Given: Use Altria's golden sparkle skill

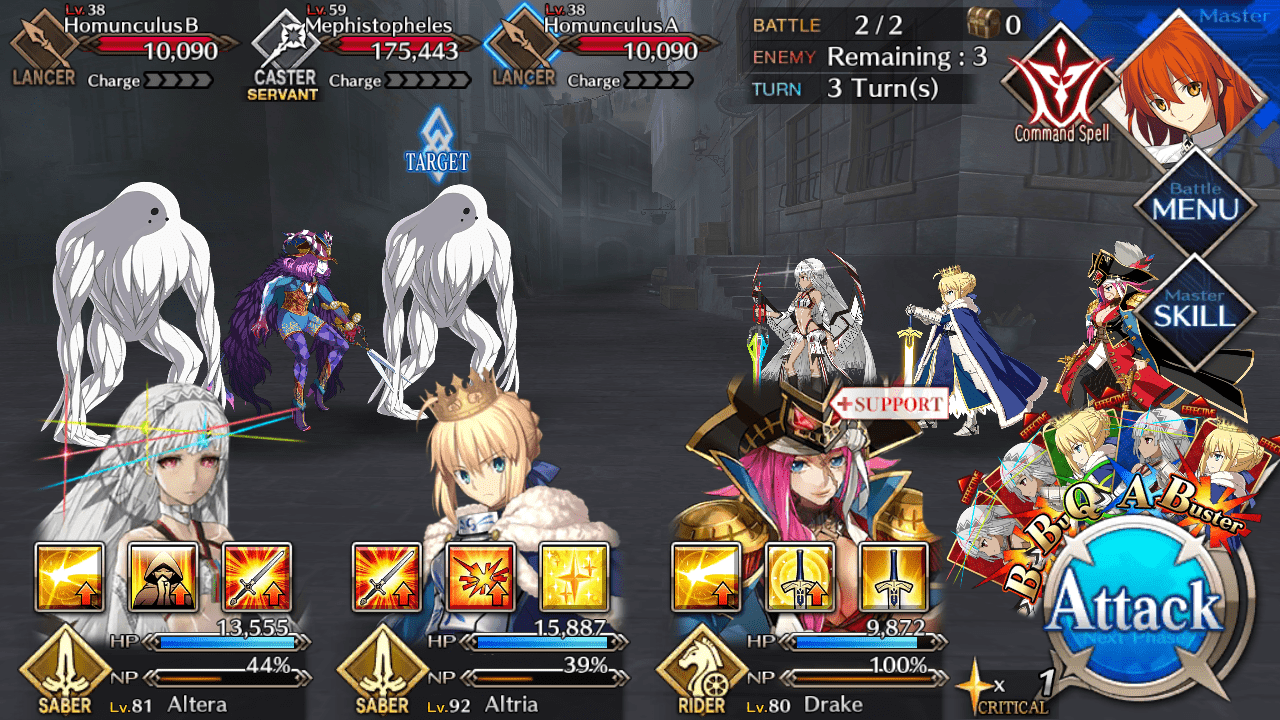Looking at the screenshot, I should [574, 577].
